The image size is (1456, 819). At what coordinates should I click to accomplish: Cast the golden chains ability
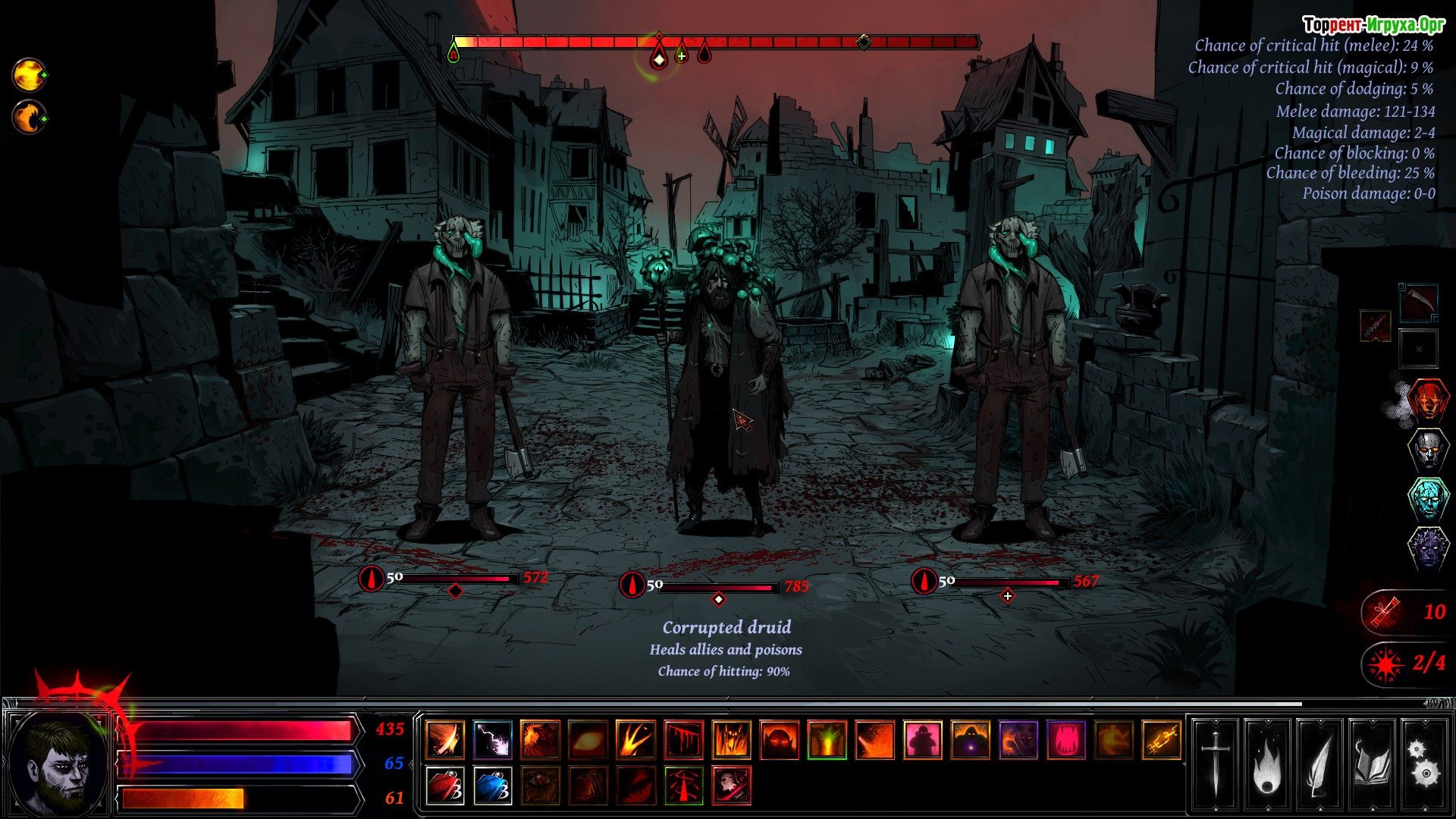pos(1161,739)
